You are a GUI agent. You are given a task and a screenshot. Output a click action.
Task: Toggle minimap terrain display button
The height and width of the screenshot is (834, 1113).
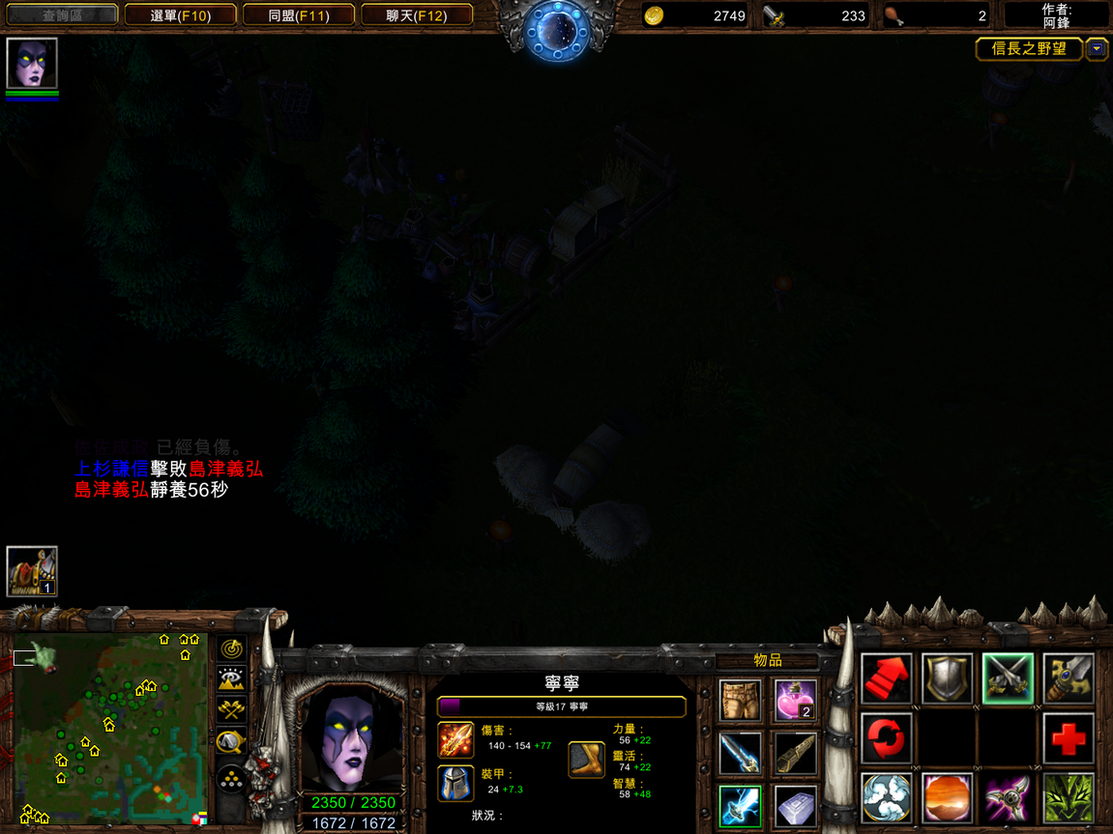232,679
